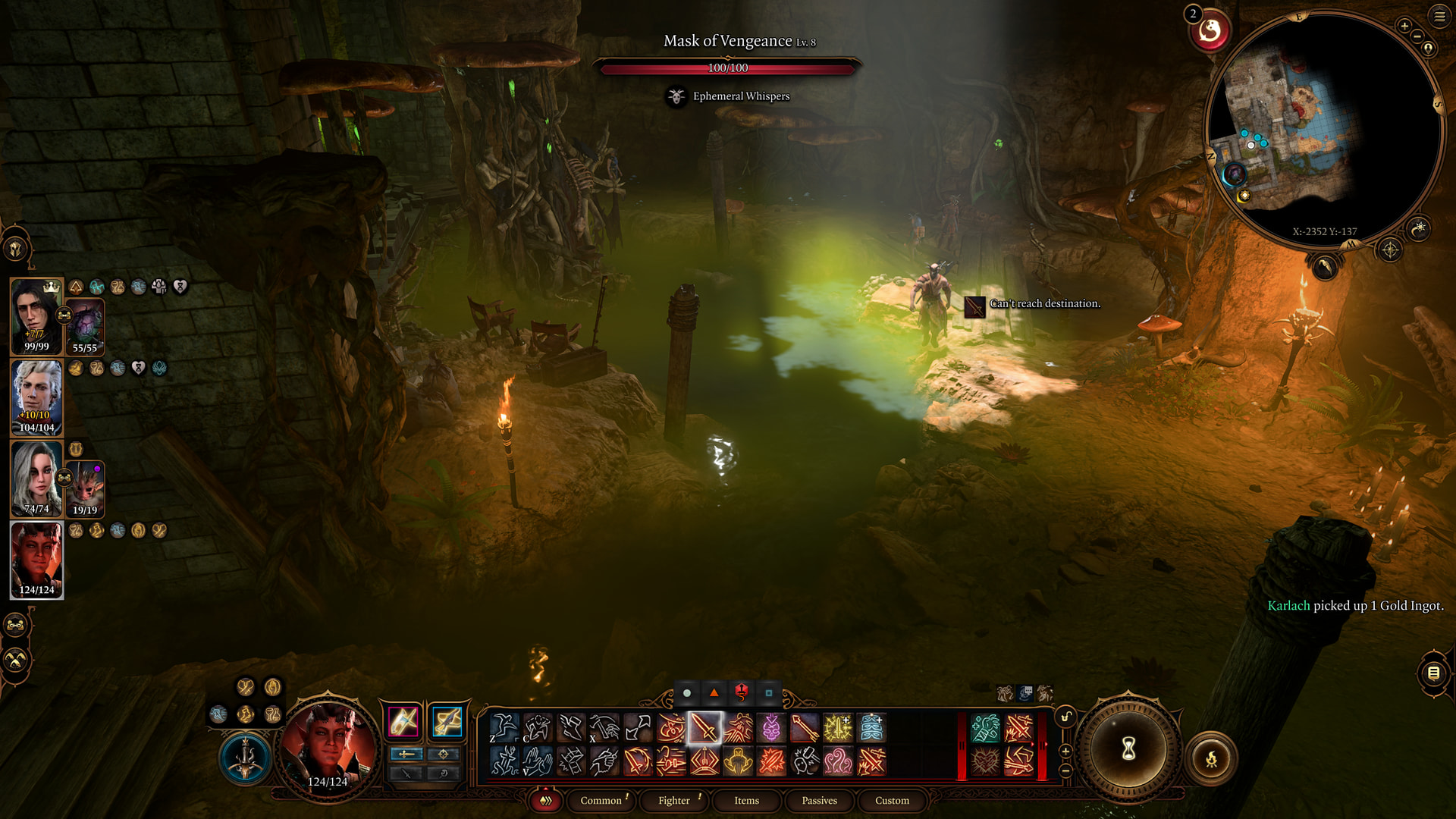This screenshot has height=819, width=1456.
Task: Switch to the Custom hotbar tab
Action: (x=892, y=800)
